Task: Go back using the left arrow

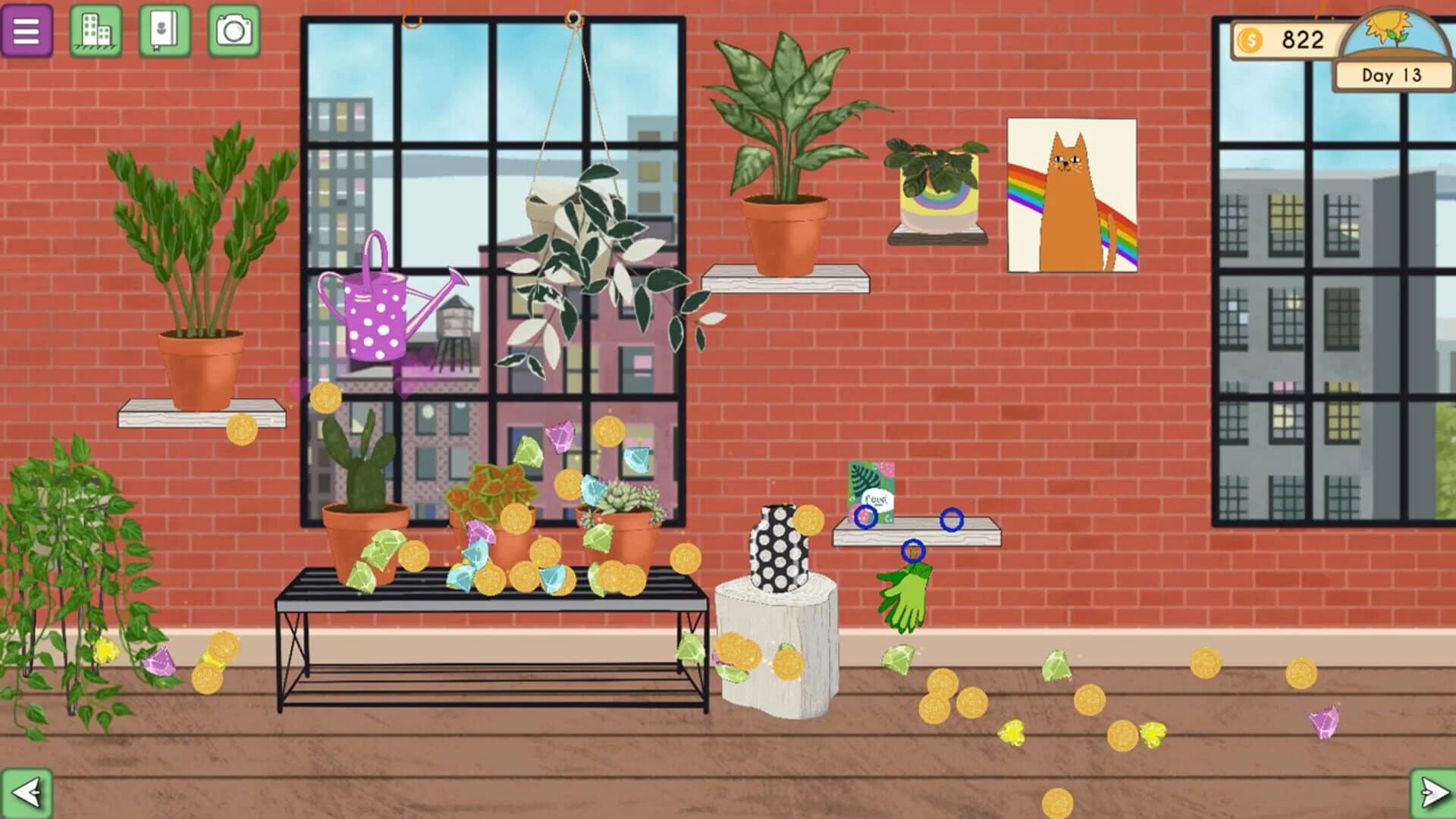Action: click(x=27, y=793)
